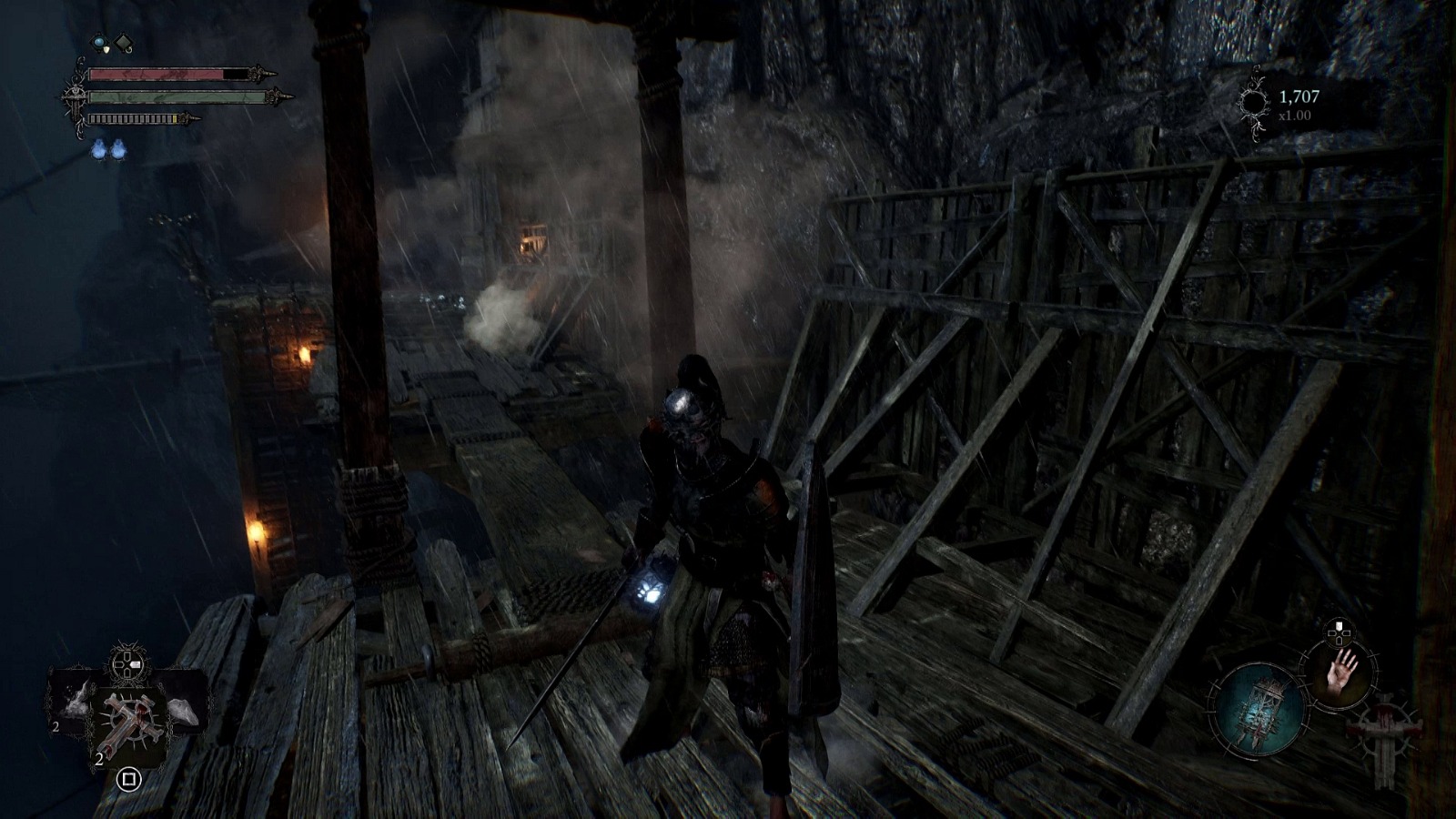Click the dark diamond equipment icon beside potion
The height and width of the screenshot is (819, 1456).
coord(124,43)
